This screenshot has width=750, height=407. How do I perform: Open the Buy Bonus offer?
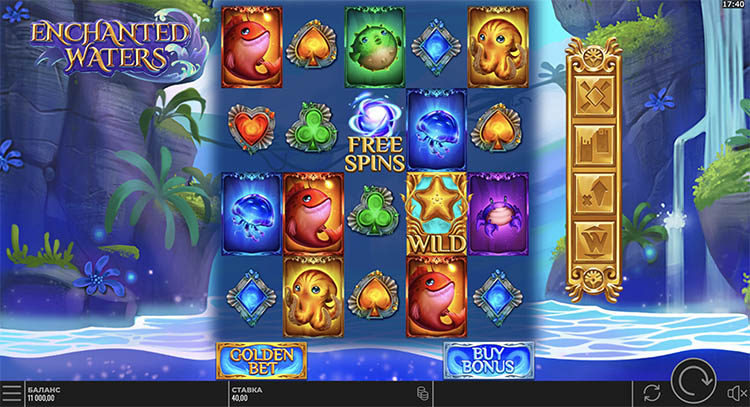pos(488,360)
